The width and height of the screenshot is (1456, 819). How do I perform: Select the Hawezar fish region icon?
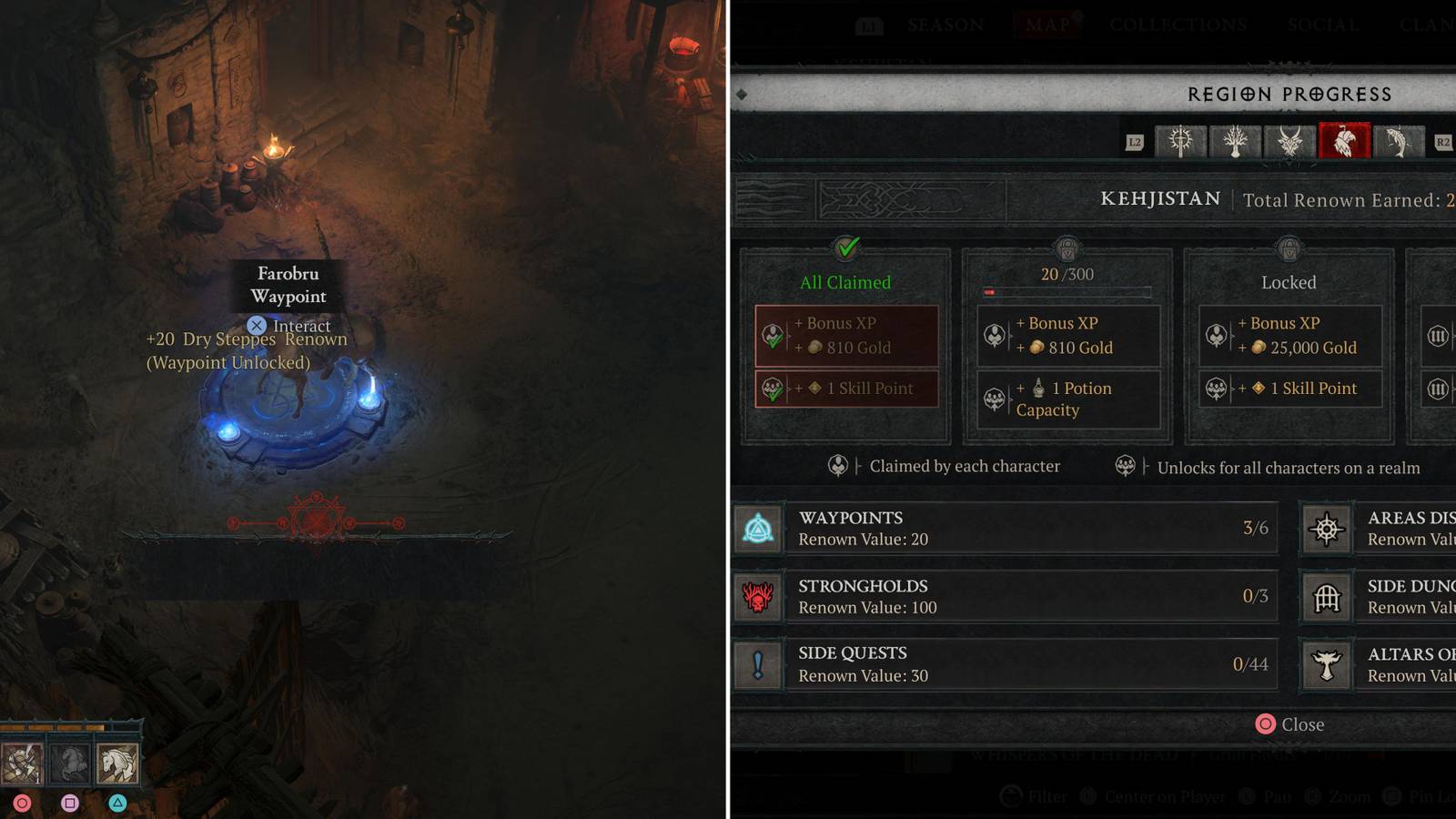pos(1399,142)
